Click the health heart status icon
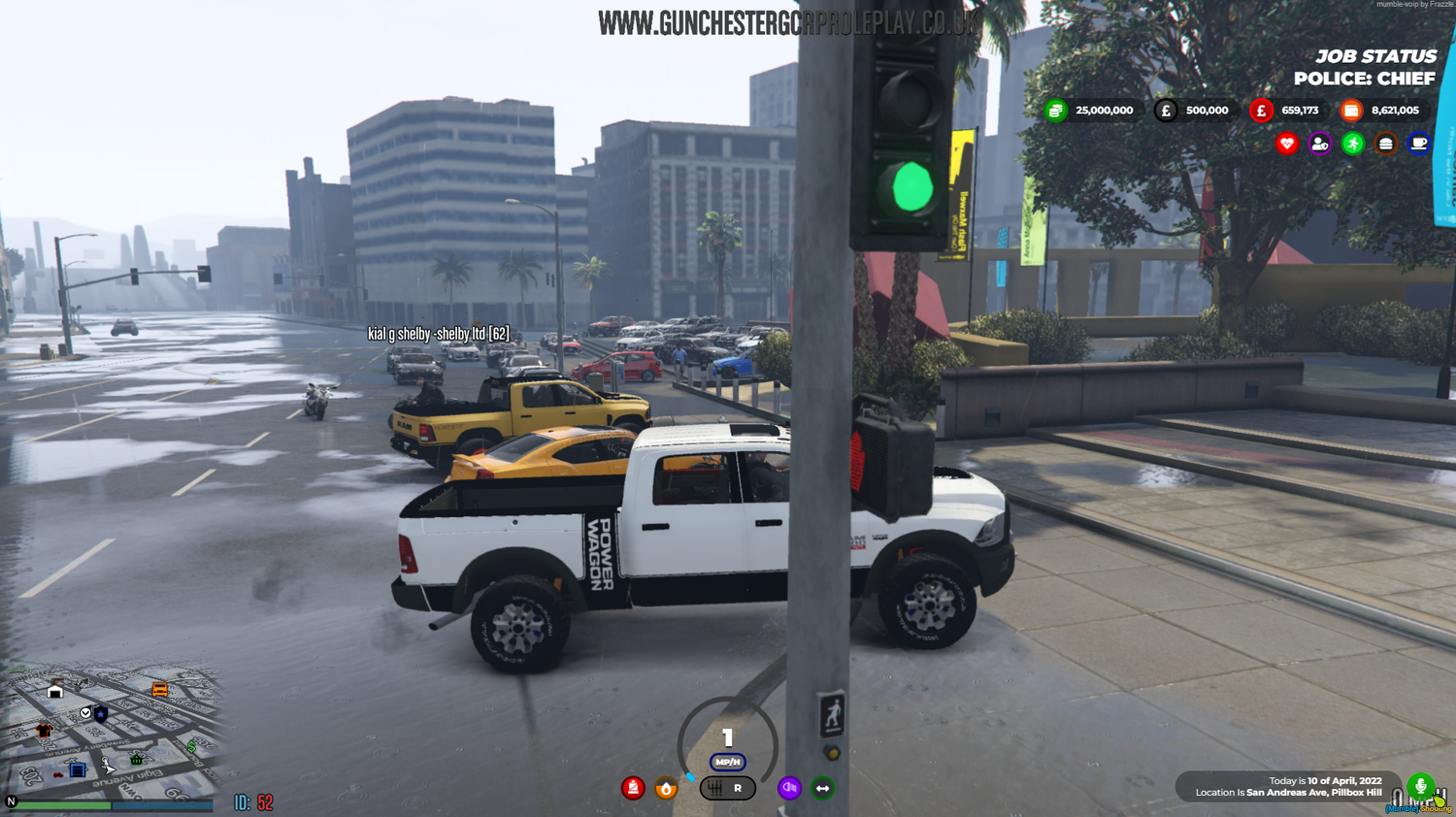Image resolution: width=1456 pixels, height=817 pixels. [1285, 143]
